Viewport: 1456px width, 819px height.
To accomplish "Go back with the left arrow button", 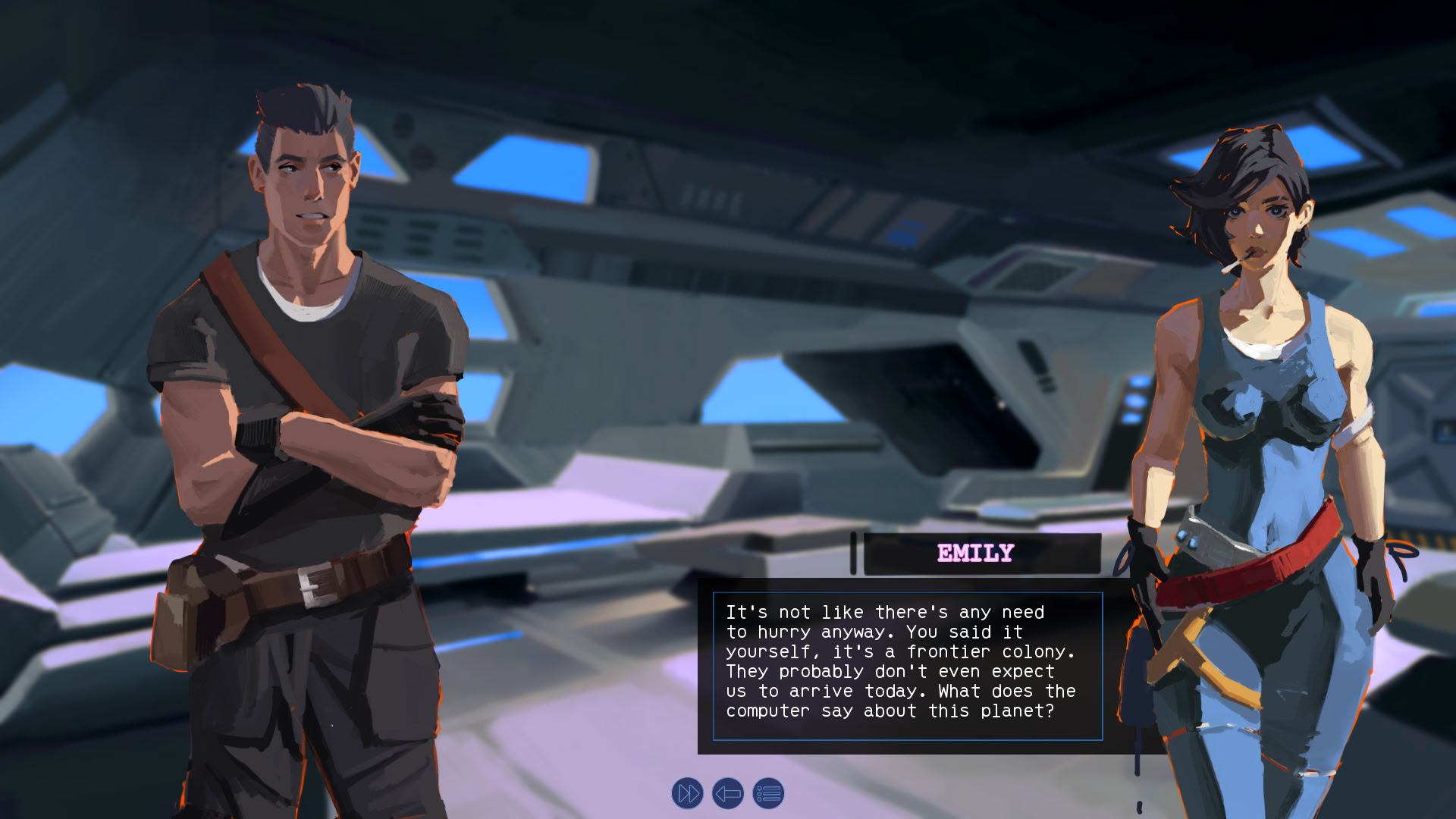I will (x=728, y=794).
